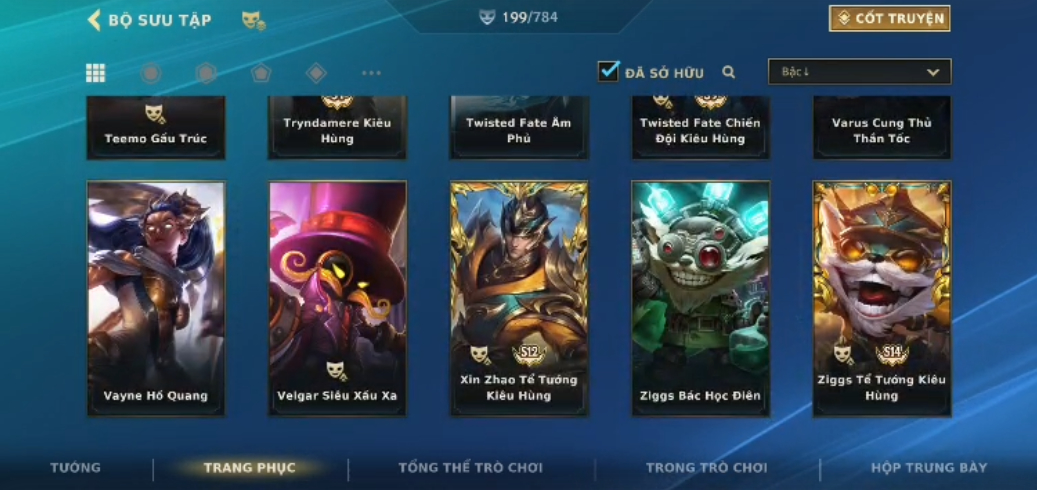
Task: Open the Bậc sort dropdown
Action: point(859,72)
